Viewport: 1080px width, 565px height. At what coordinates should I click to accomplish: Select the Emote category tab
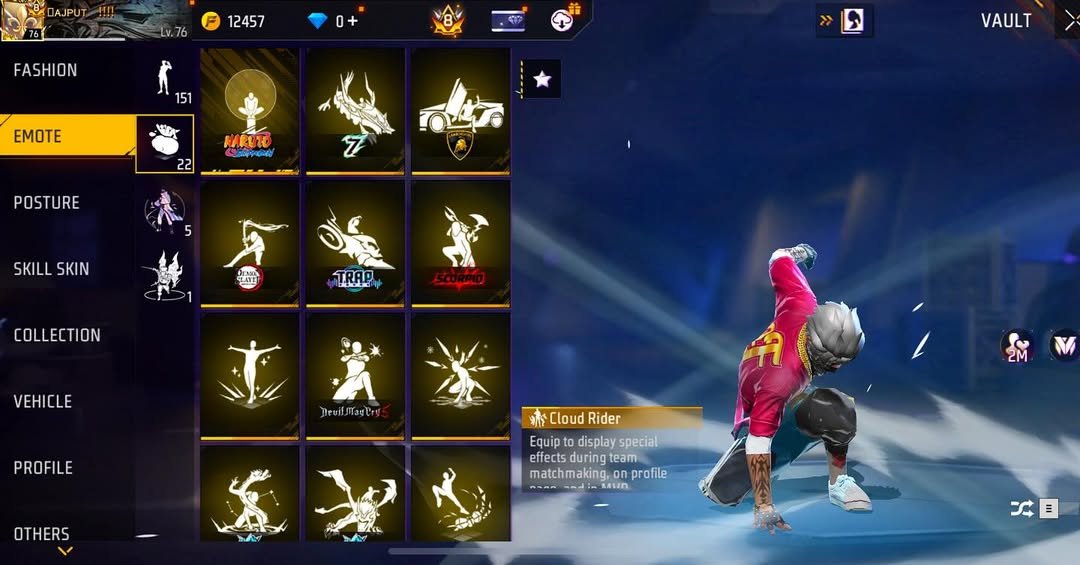[x=38, y=136]
